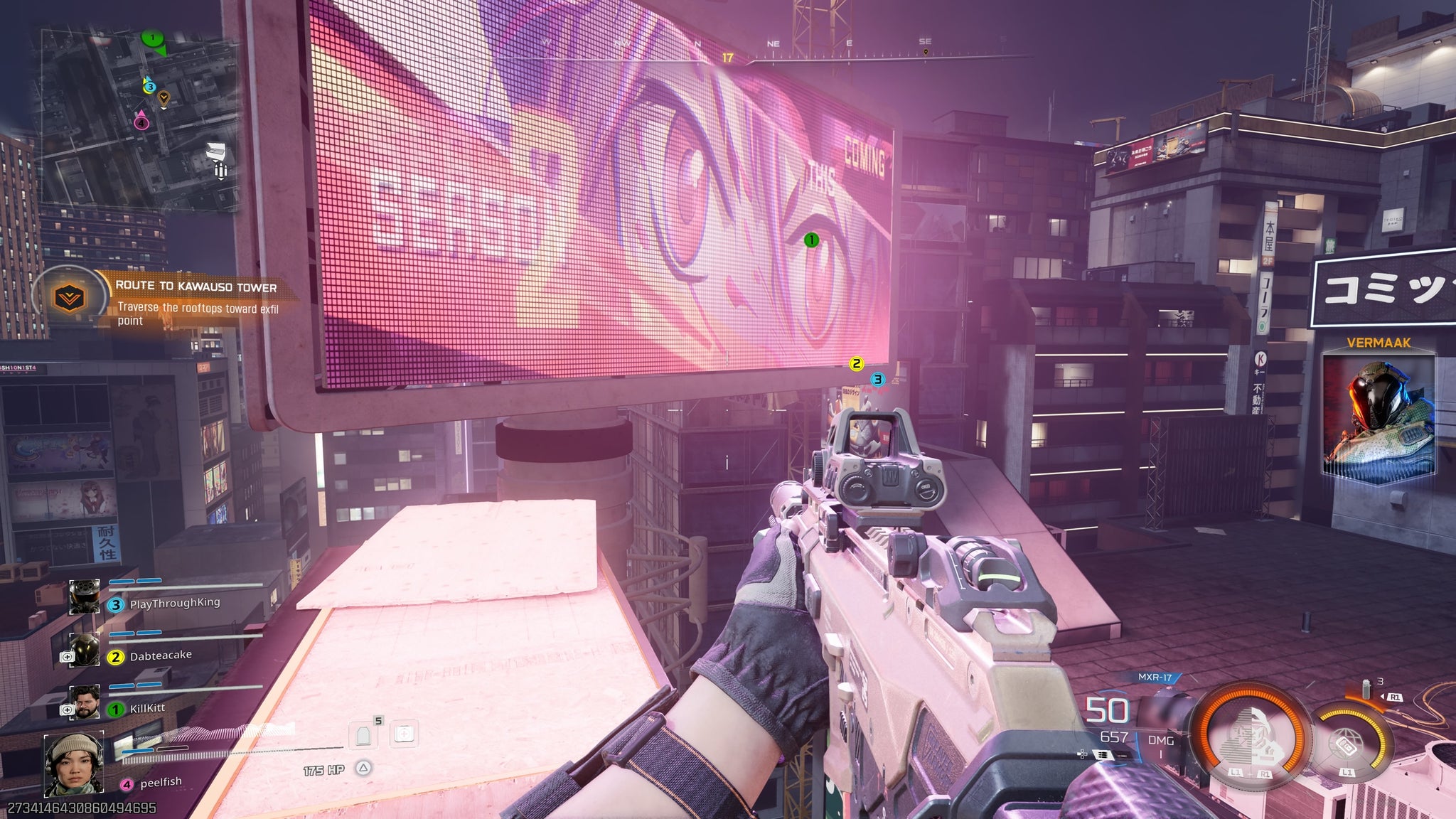Click the L1 prompt under the yellow gauge
The height and width of the screenshot is (819, 1456).
click(1348, 772)
